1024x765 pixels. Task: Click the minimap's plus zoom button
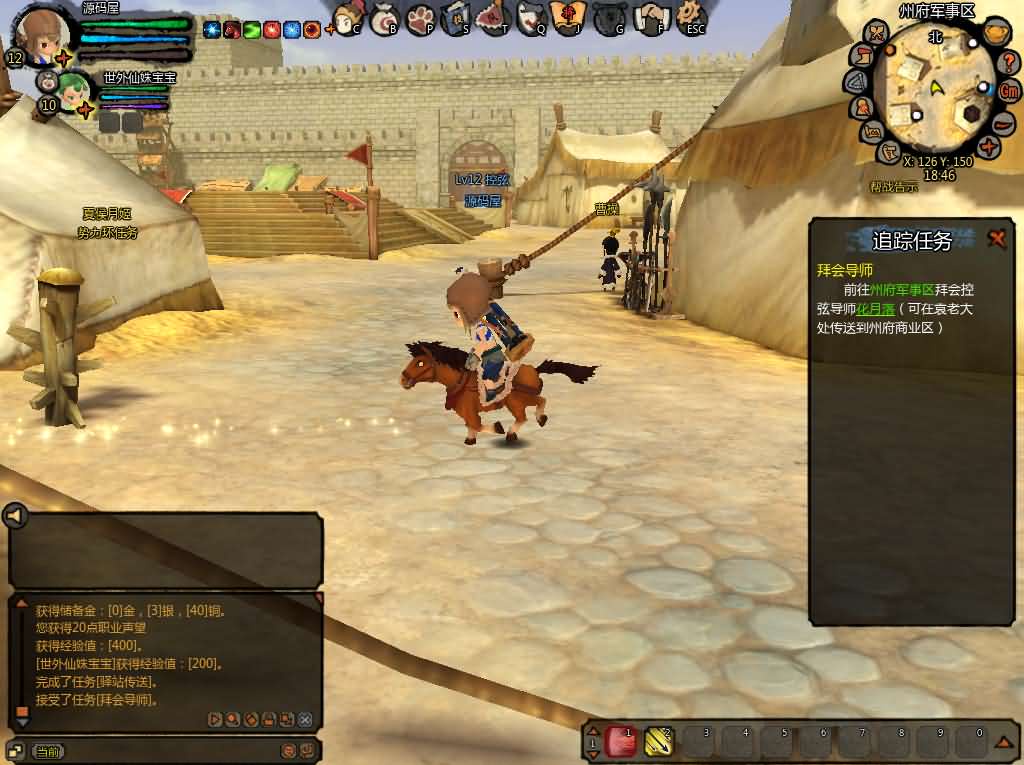[x=989, y=147]
